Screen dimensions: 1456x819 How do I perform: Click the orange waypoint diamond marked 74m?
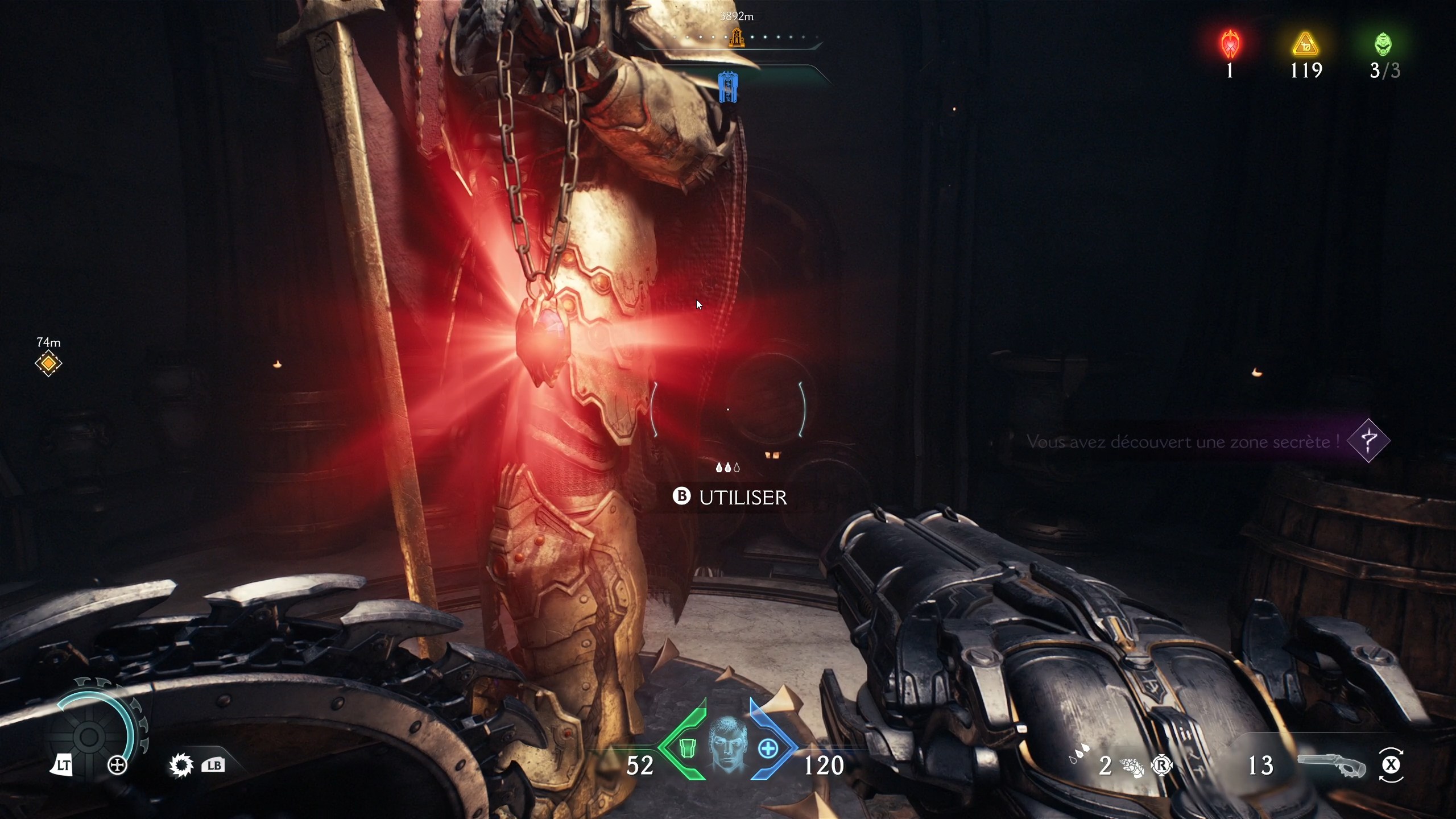point(49,363)
